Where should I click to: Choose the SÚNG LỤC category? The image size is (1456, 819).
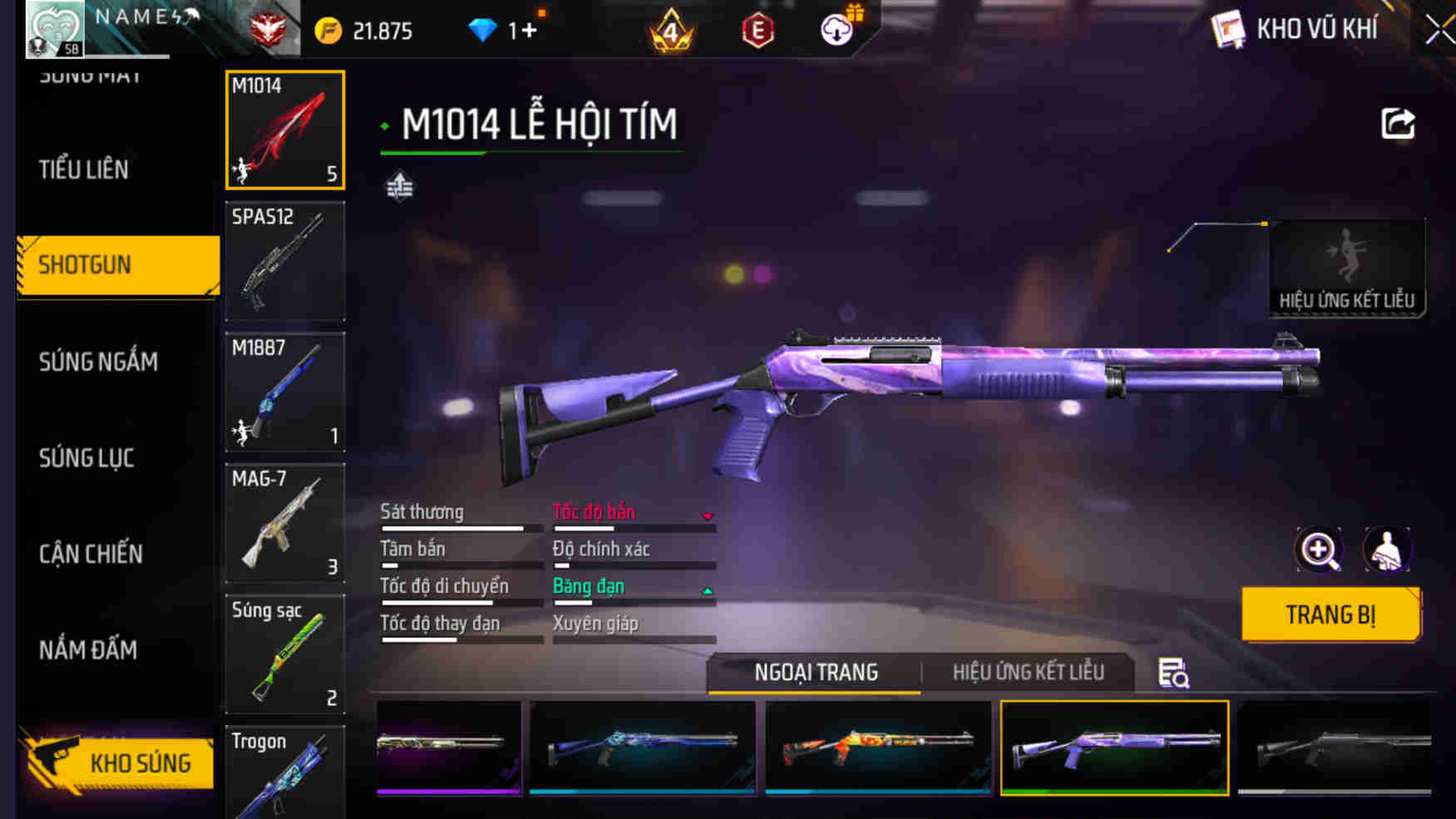(86, 458)
